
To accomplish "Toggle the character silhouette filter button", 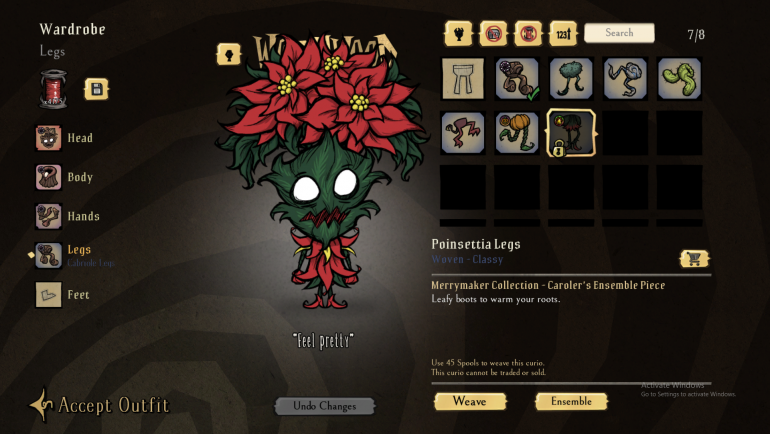I will tap(458, 34).
